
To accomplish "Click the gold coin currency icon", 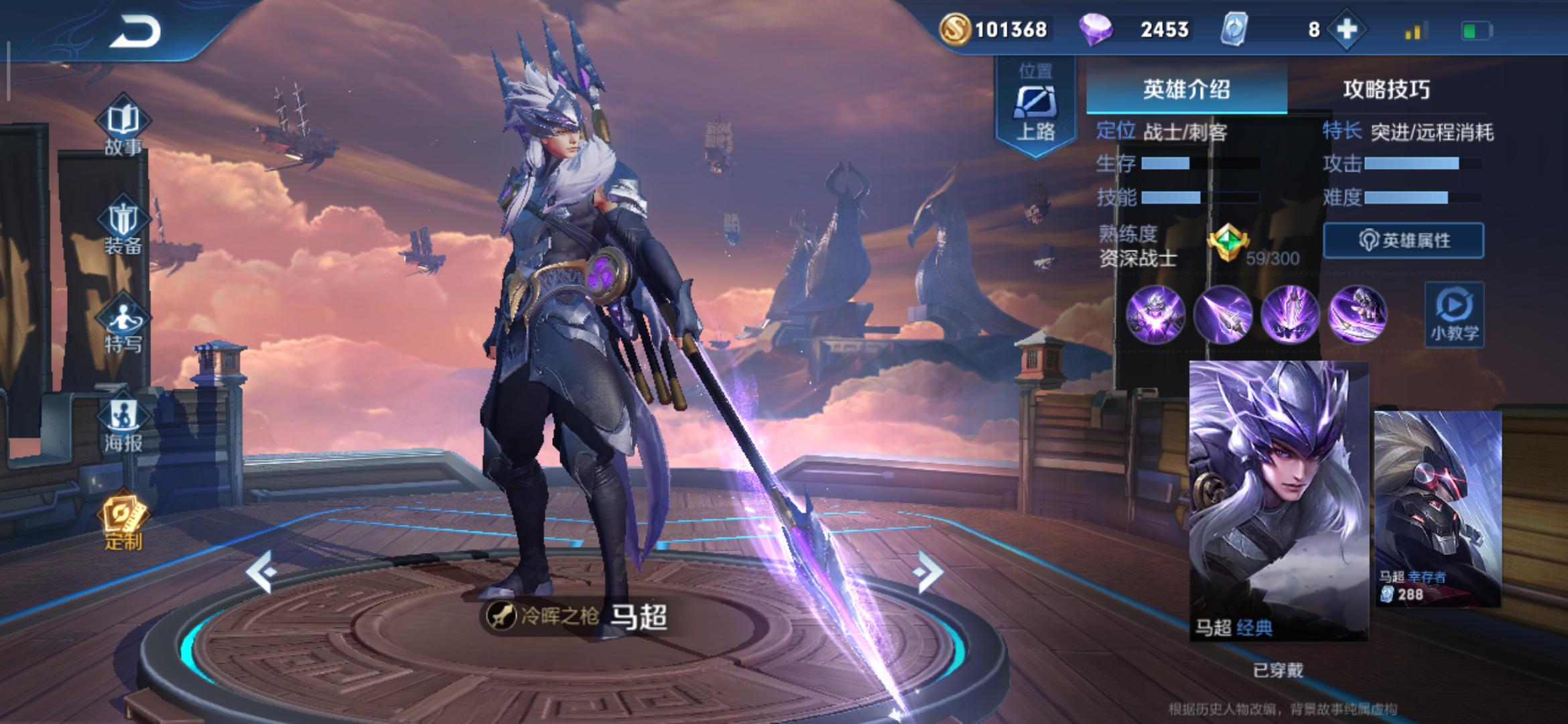I will [x=955, y=29].
